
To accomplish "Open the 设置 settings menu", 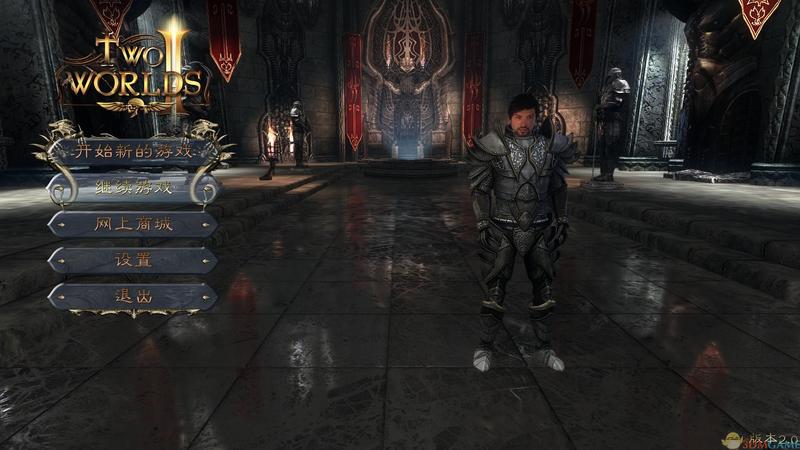I will pos(133,260).
